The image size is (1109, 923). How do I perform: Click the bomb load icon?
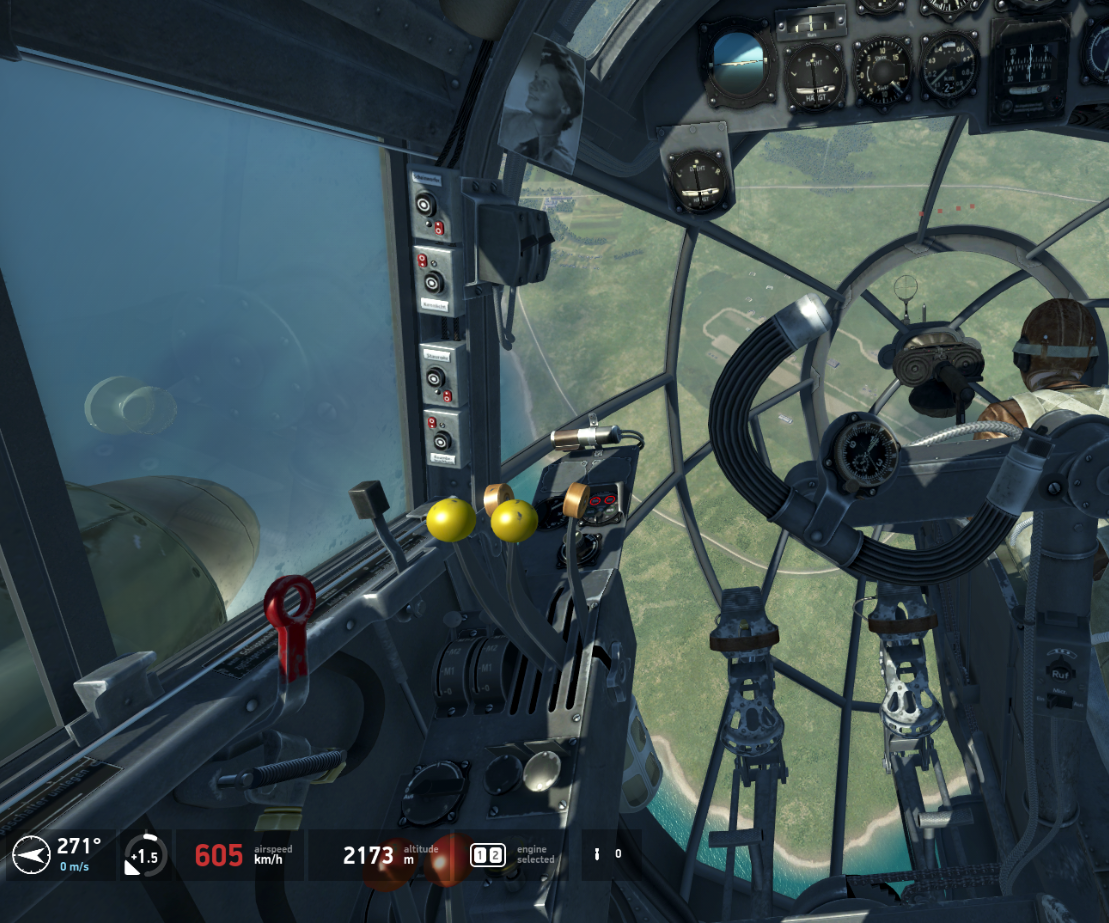(598, 854)
